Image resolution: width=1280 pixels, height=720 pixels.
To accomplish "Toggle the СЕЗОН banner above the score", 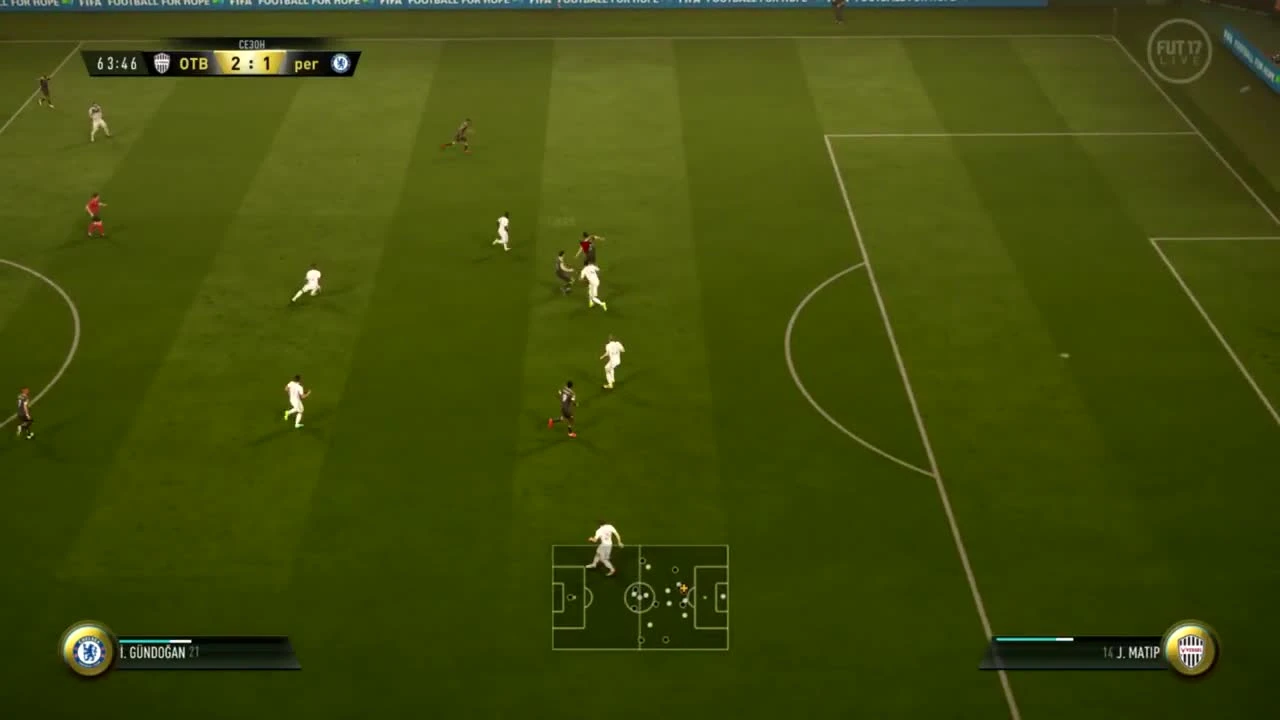I will (251, 43).
